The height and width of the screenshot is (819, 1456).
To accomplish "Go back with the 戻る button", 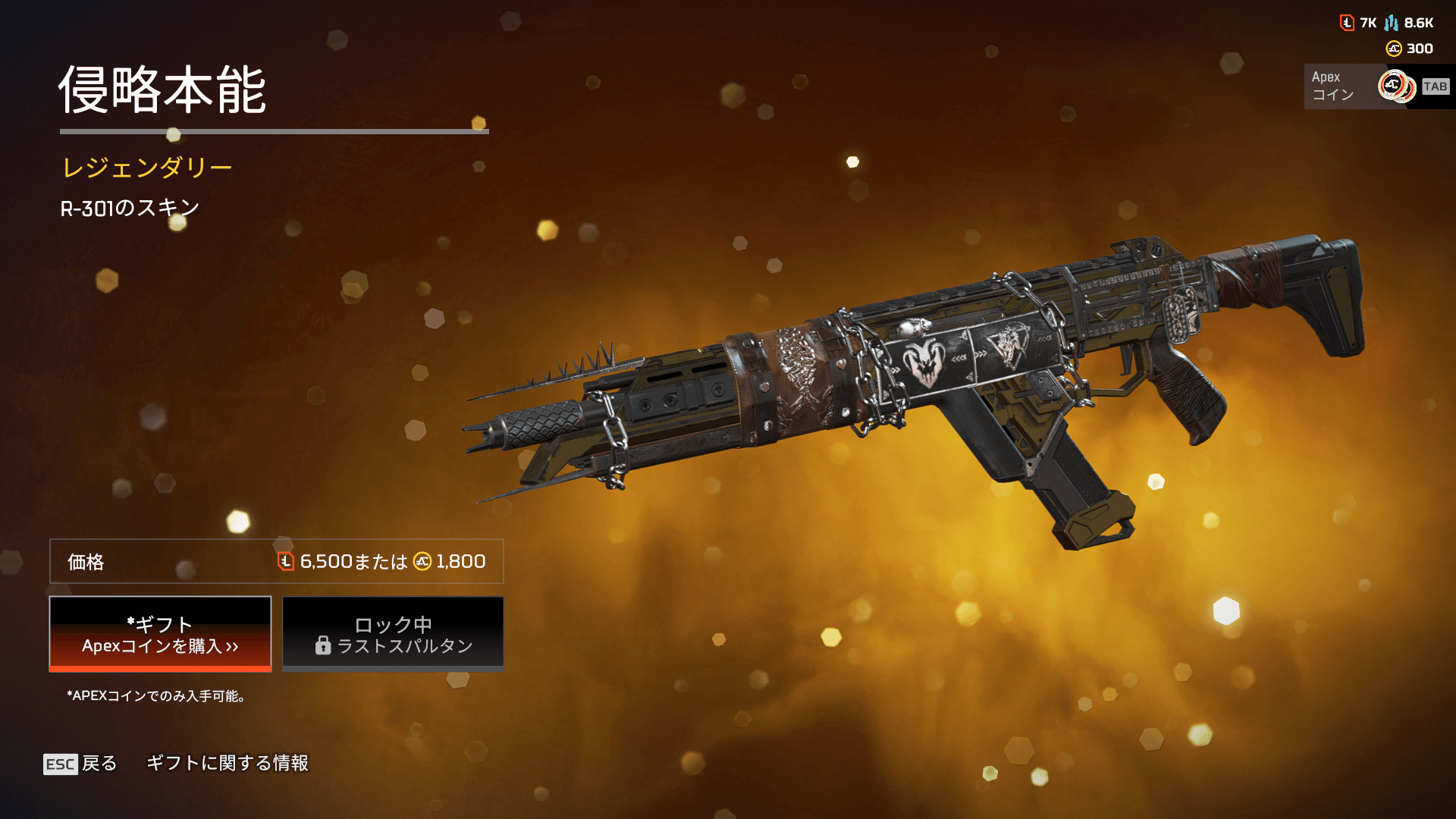I will (x=81, y=764).
